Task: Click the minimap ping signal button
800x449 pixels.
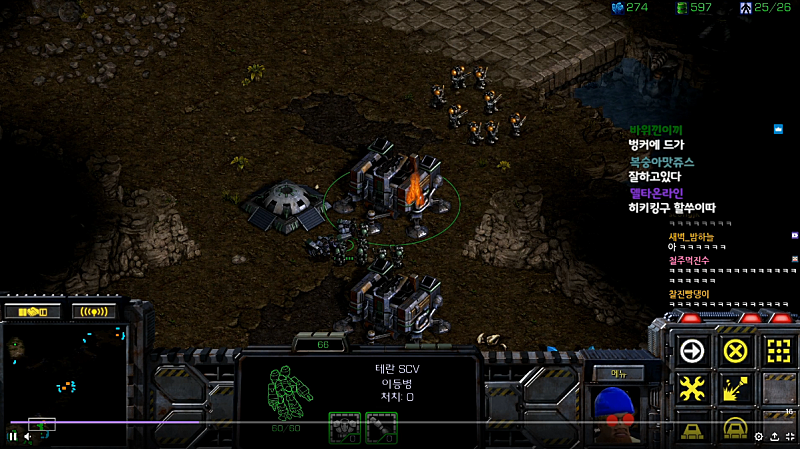Action: 94,311
